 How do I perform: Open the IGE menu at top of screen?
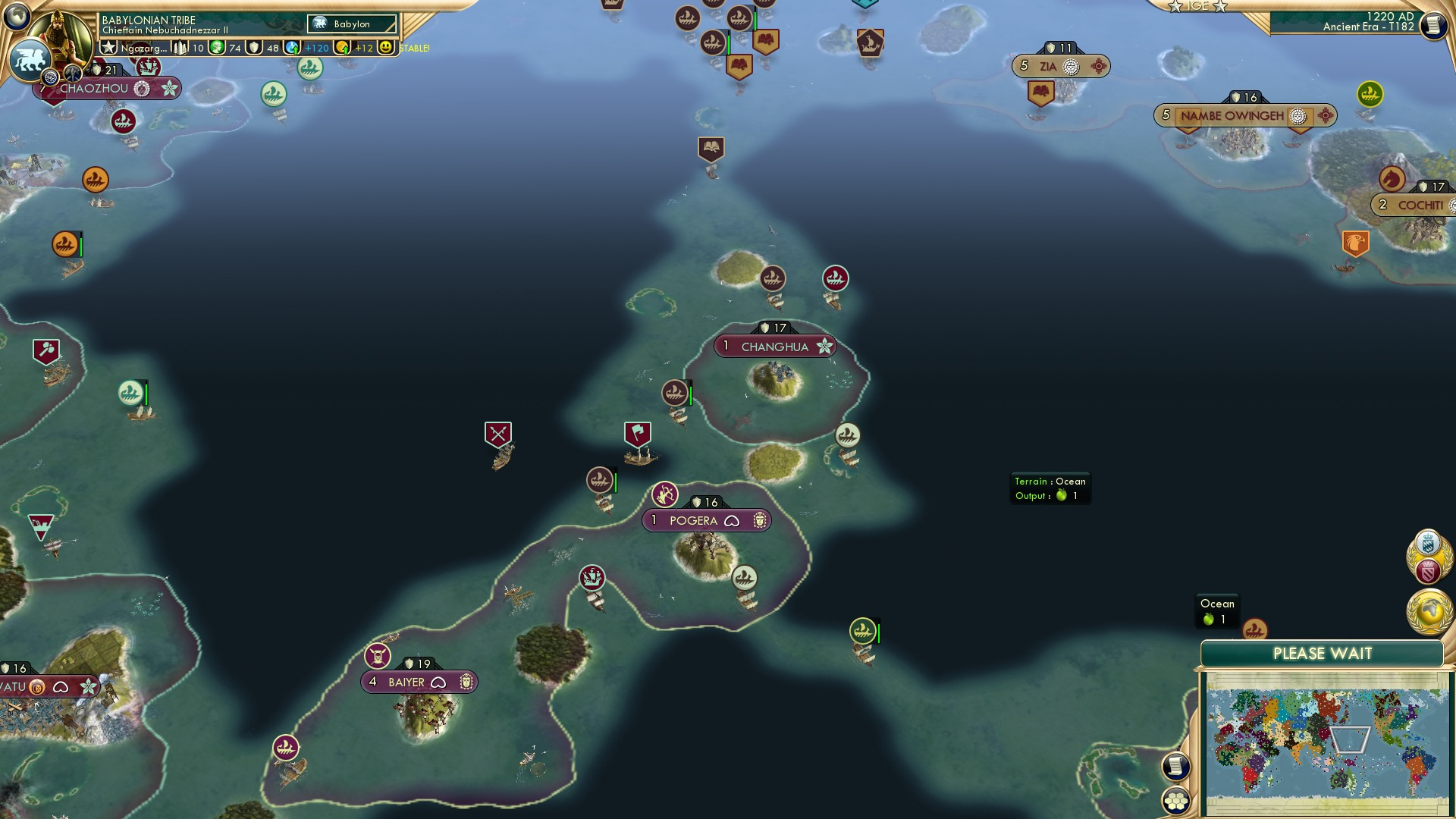coord(1198,7)
